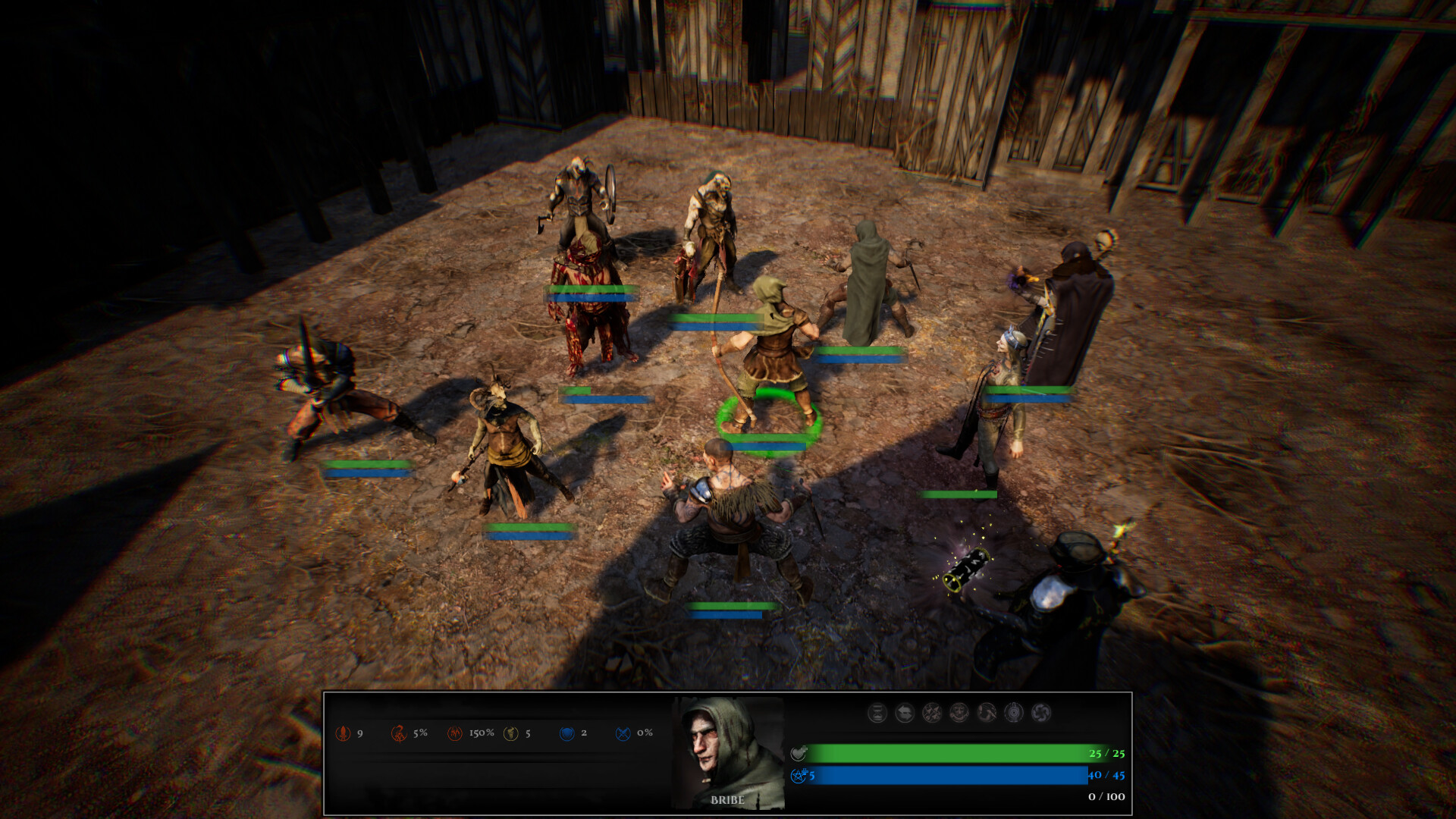Screen dimensions: 1456x819
Task: Click the glowing targeting-ring ability icon
Action: [x=1014, y=713]
